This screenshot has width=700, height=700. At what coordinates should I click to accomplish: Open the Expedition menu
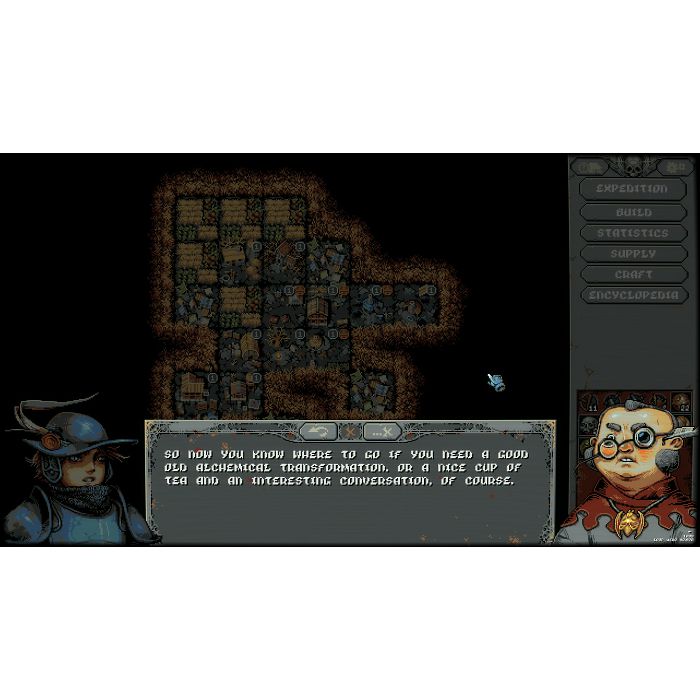coord(632,189)
